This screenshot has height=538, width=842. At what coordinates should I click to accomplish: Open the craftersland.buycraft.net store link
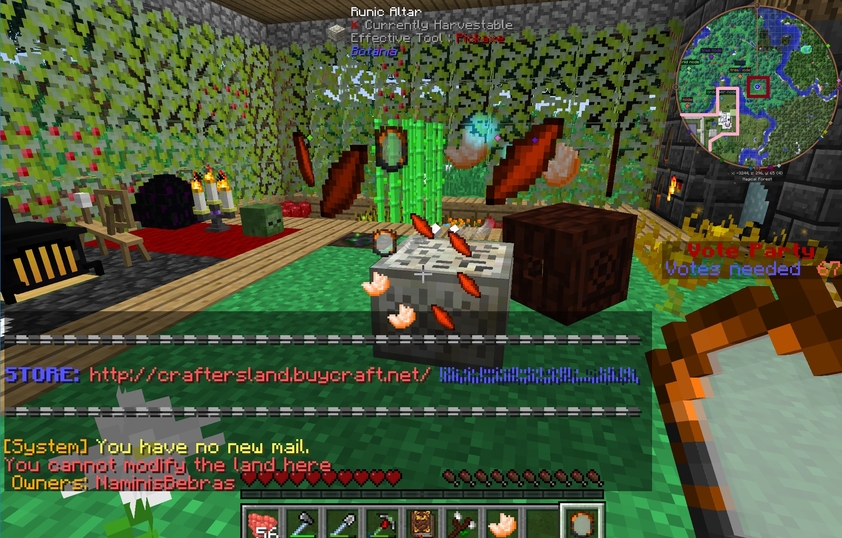[260, 375]
